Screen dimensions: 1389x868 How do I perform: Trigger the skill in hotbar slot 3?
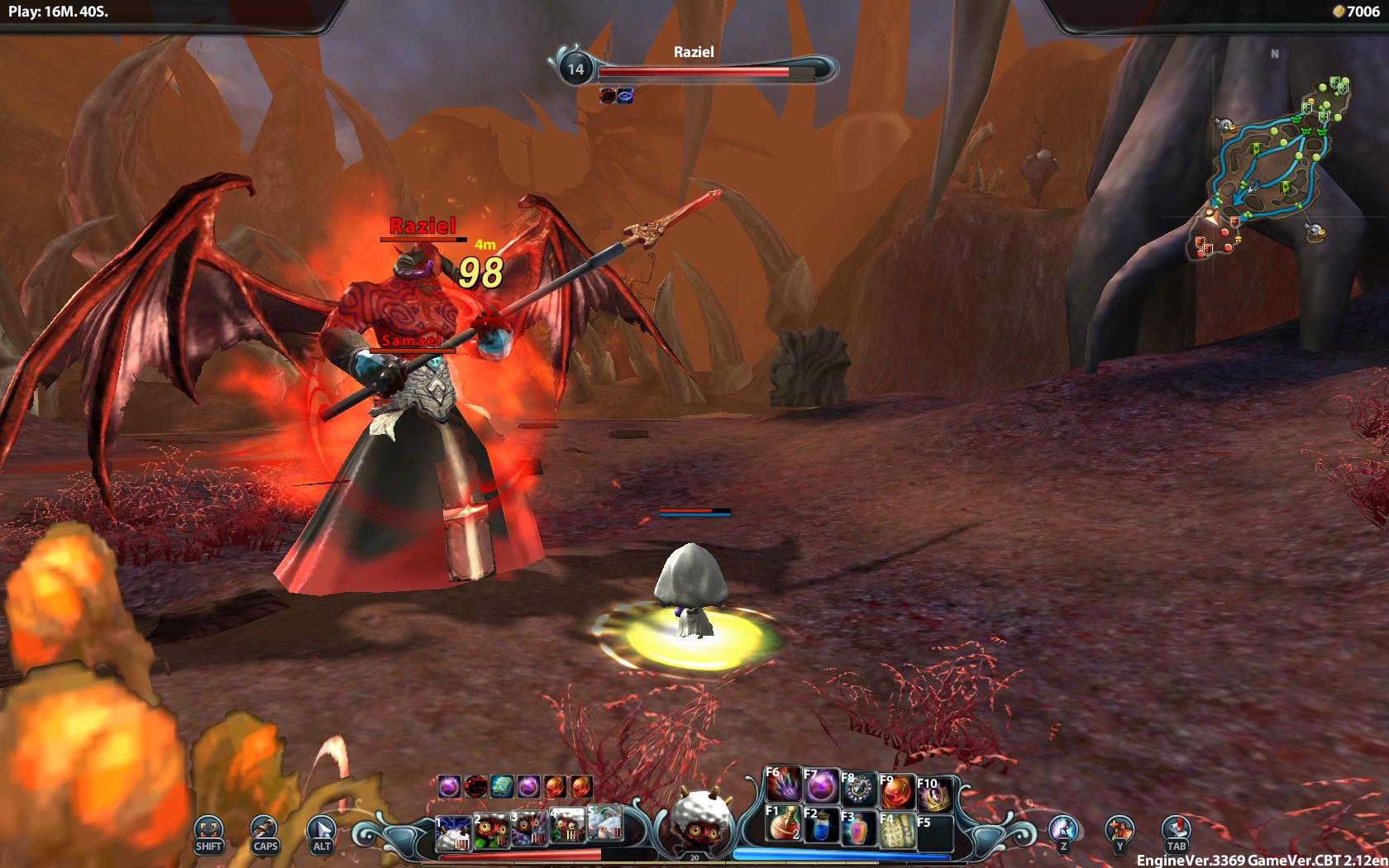[x=529, y=831]
